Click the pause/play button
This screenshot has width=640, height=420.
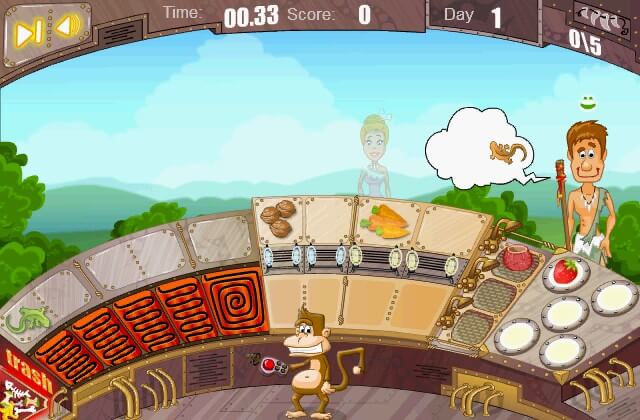point(24,28)
